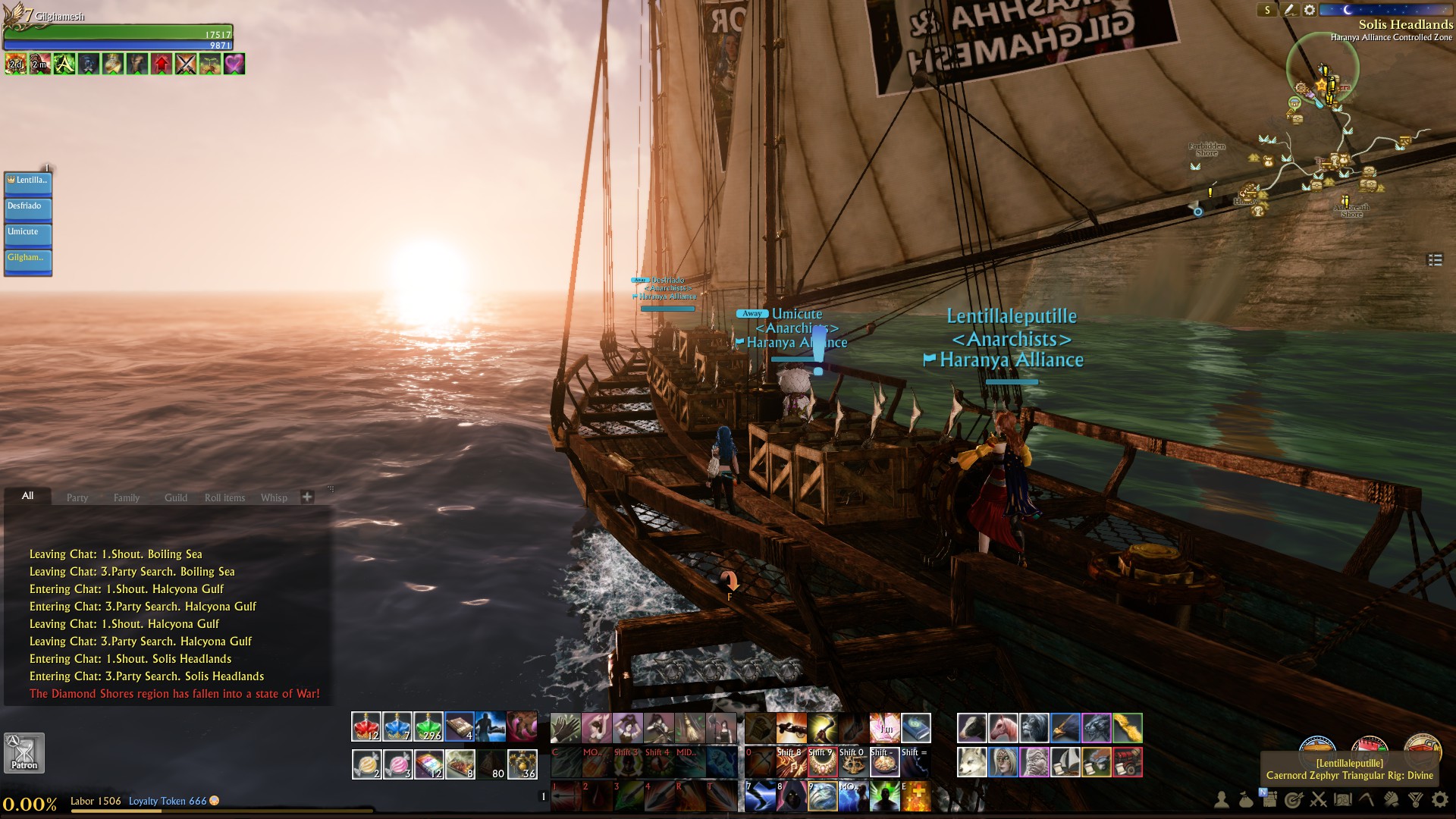The height and width of the screenshot is (819, 1456).
Task: Open the world map scroll icon
Action: click(1342, 800)
